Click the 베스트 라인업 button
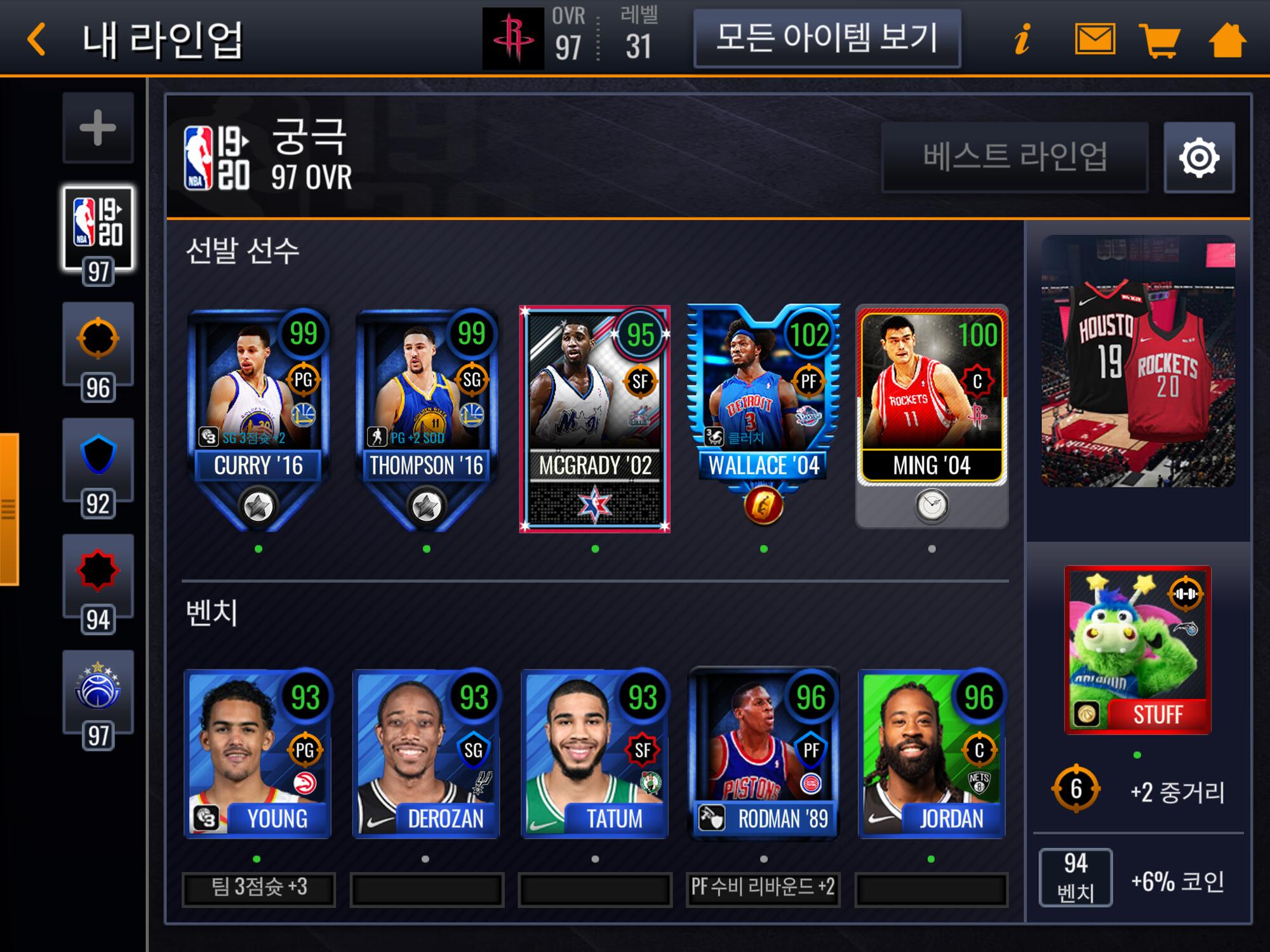 pos(1014,157)
